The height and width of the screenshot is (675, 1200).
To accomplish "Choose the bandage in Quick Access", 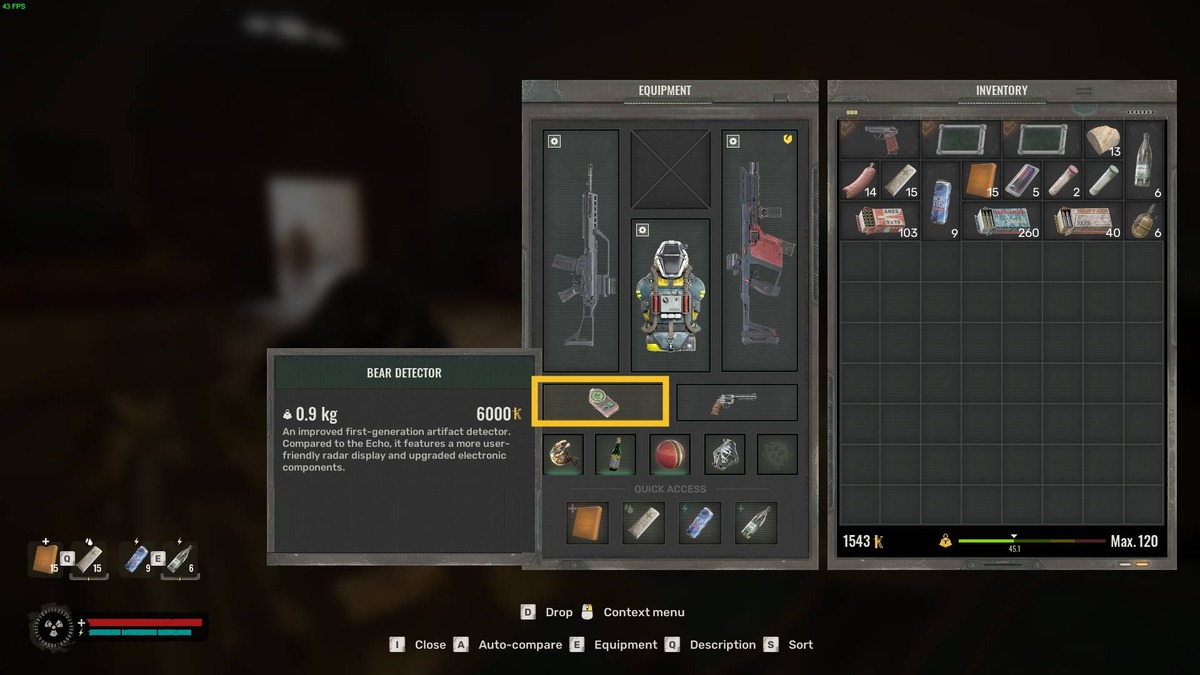I will tap(643, 523).
